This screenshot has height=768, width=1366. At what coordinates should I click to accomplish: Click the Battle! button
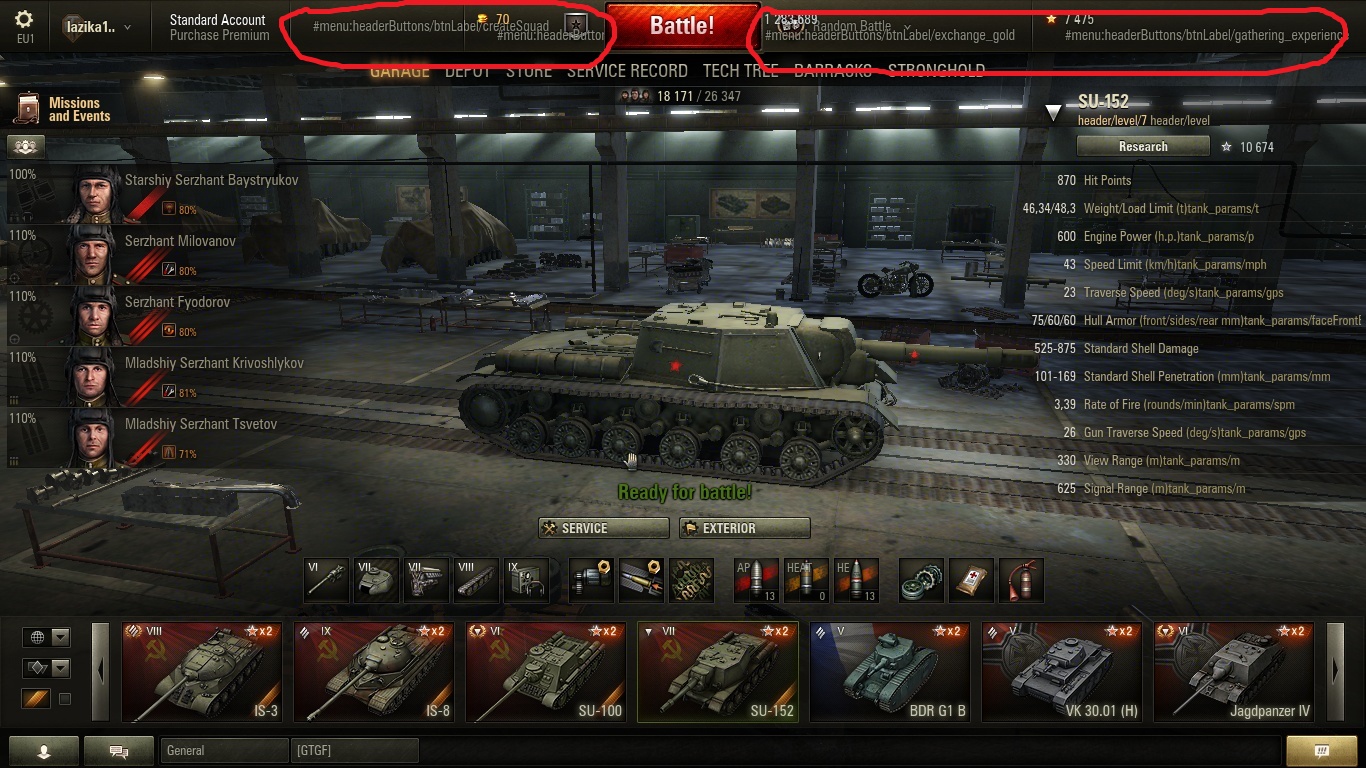click(x=683, y=27)
